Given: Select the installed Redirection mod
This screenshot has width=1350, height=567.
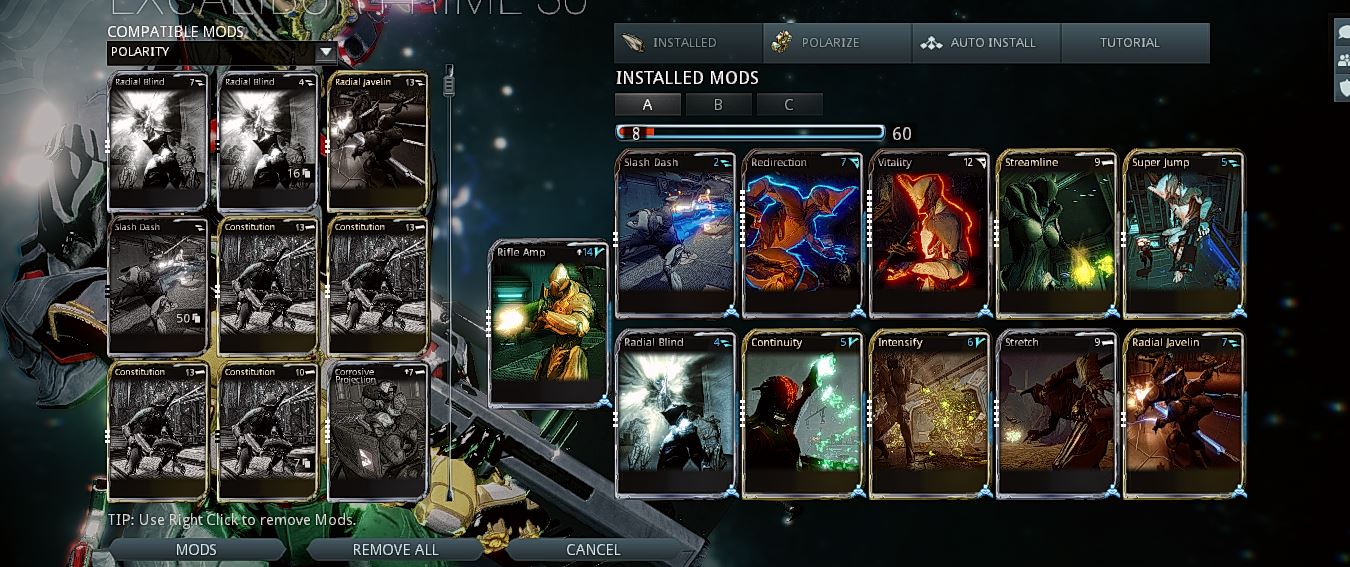Looking at the screenshot, I should [x=803, y=235].
